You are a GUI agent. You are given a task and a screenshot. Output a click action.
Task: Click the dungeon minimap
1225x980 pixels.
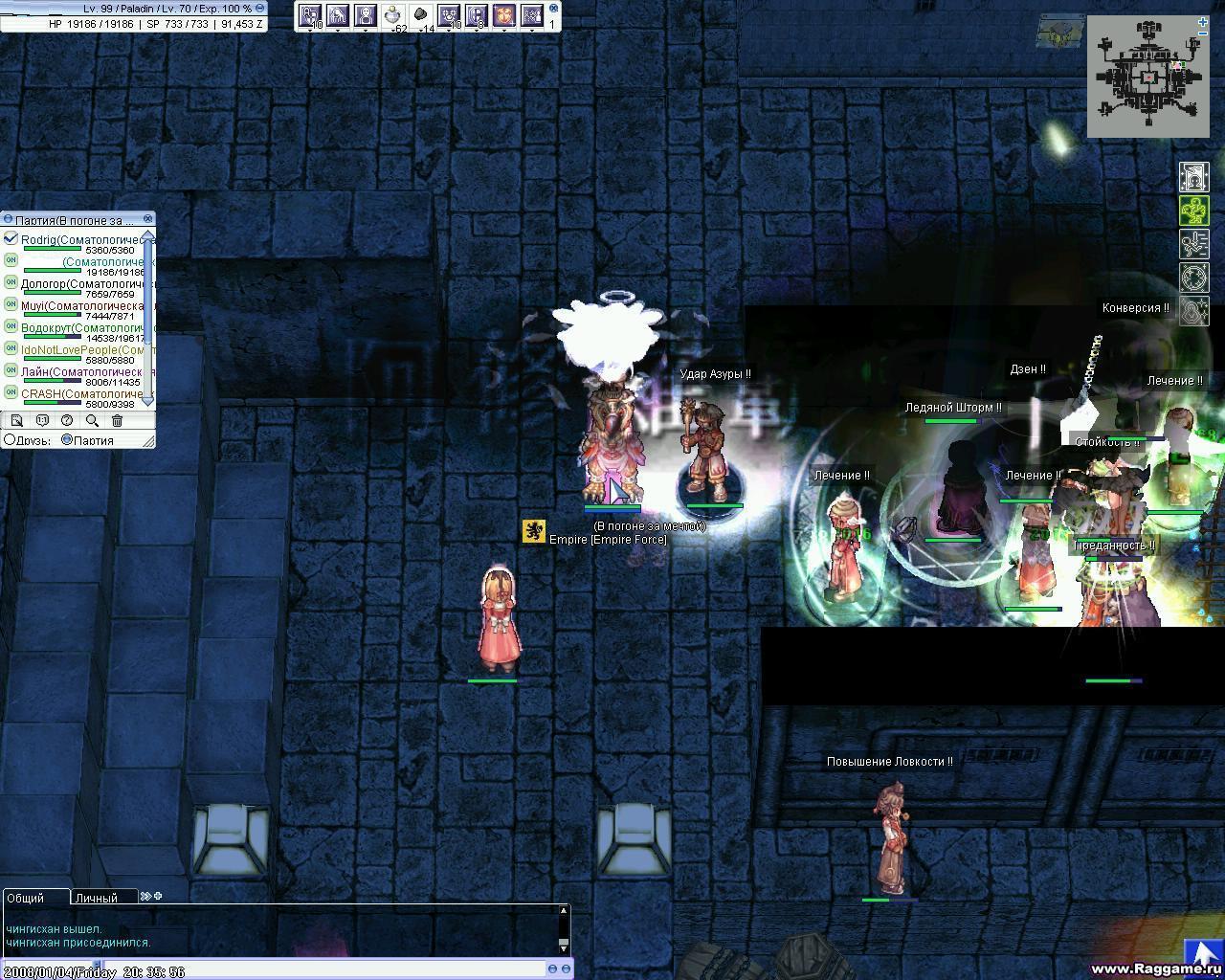point(1147,78)
